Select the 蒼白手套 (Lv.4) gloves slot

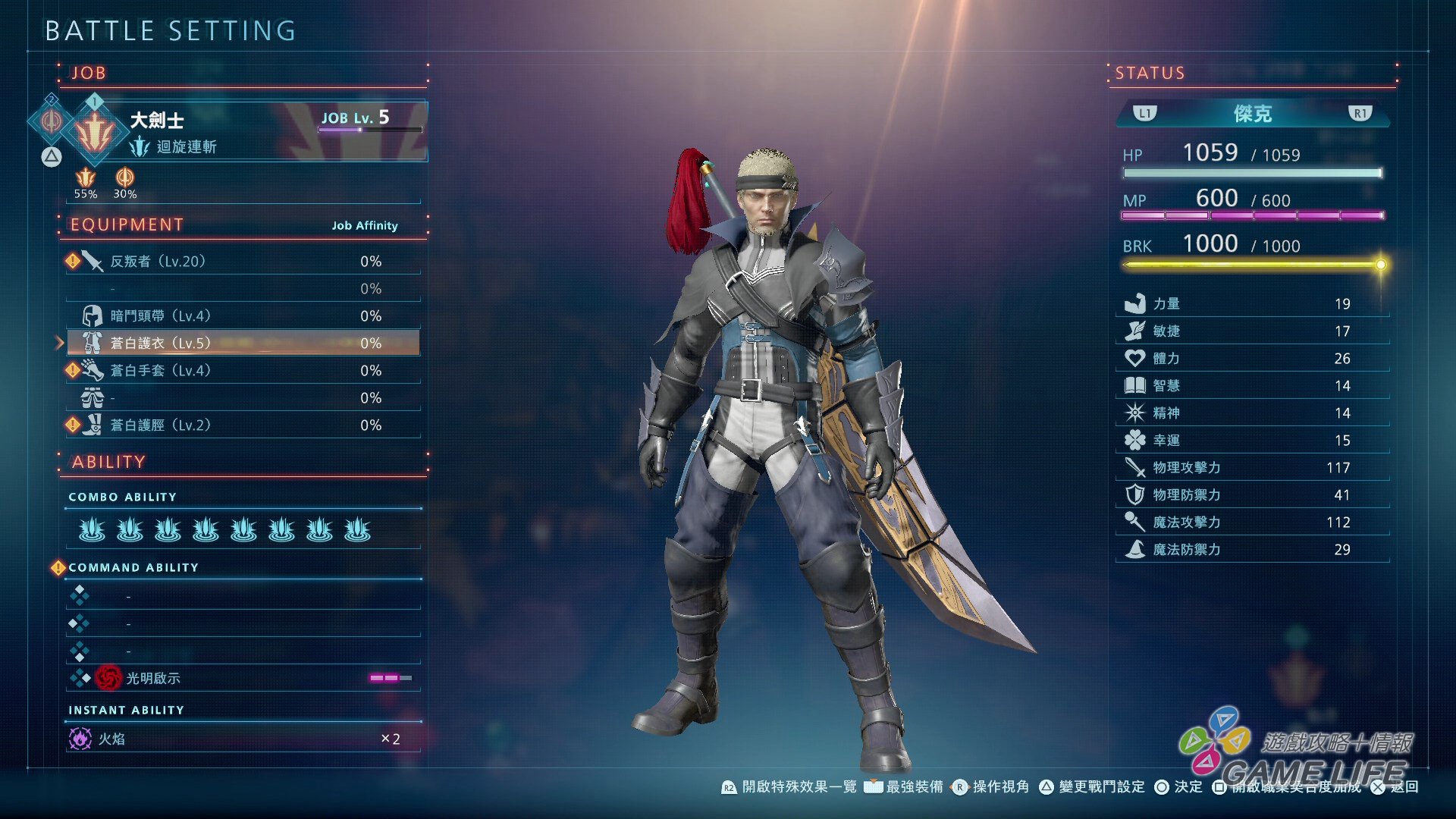pyautogui.click(x=243, y=371)
